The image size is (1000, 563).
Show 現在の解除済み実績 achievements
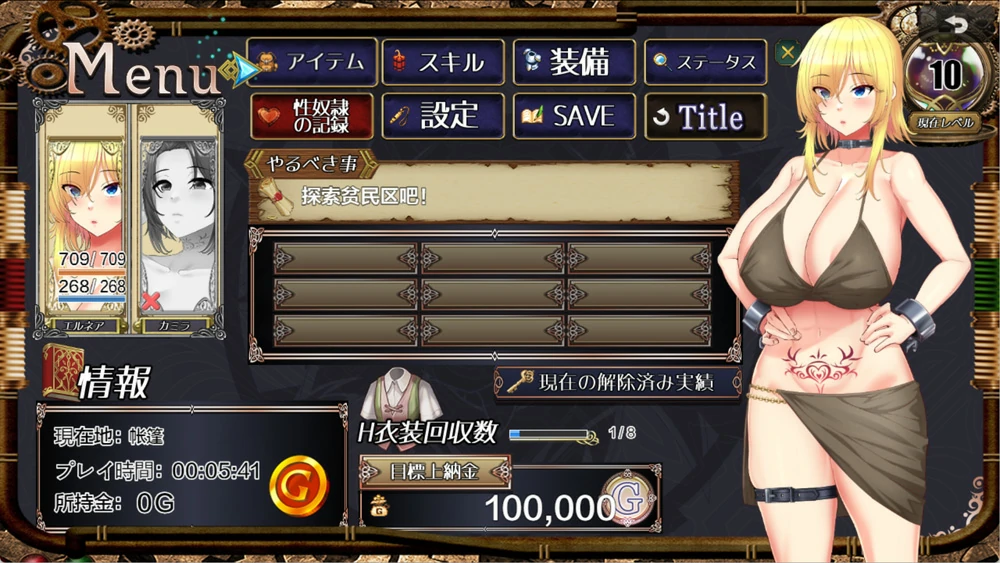point(619,382)
